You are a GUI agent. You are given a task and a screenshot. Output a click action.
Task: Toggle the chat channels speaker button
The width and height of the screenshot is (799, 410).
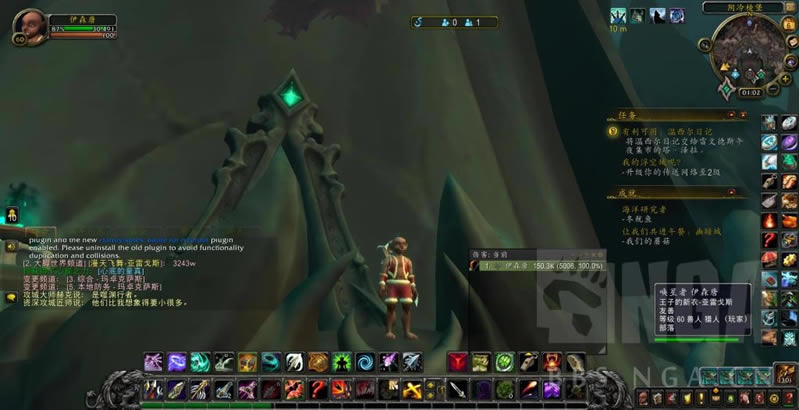(x=11, y=245)
